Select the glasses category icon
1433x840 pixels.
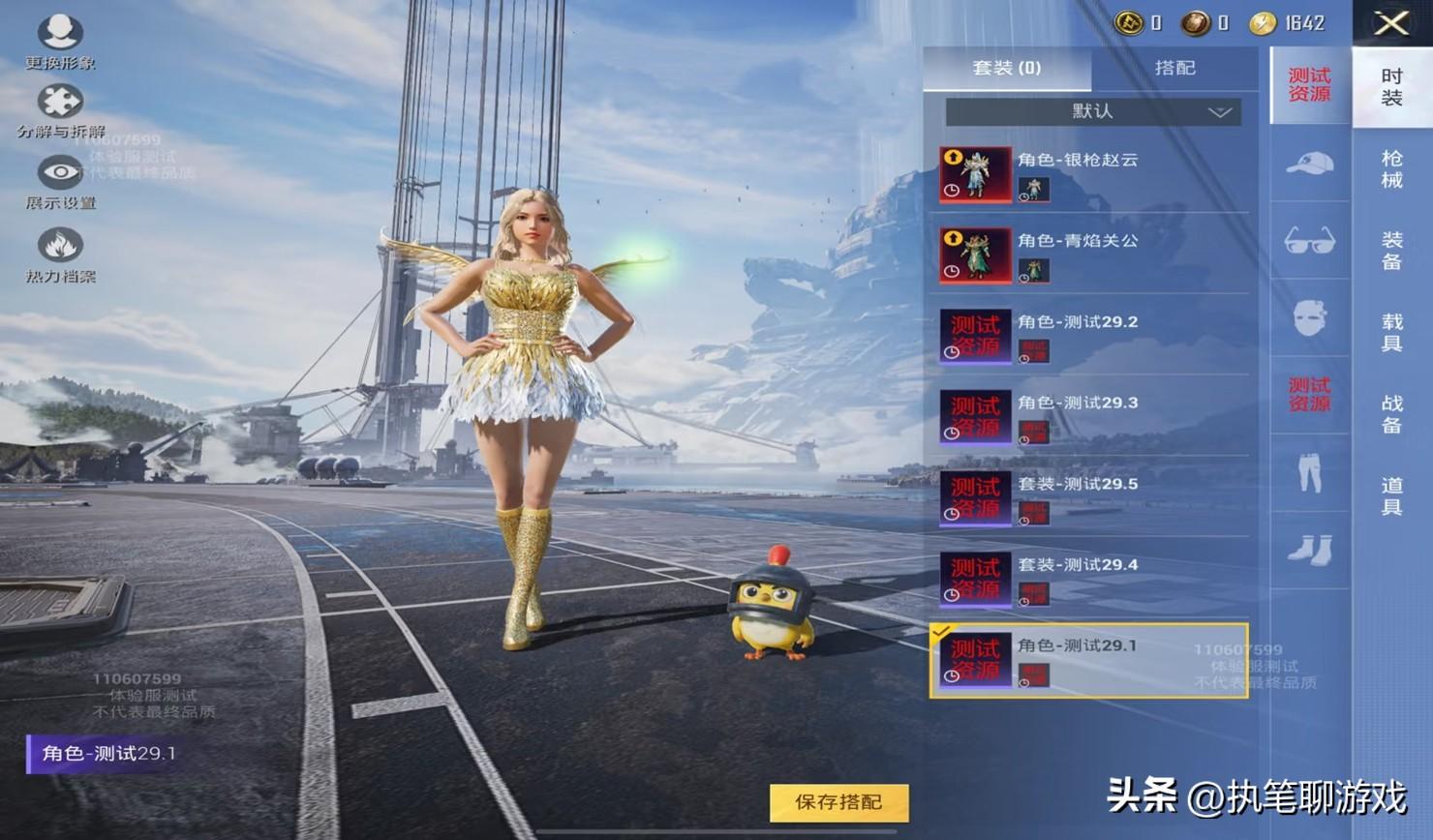1309,241
